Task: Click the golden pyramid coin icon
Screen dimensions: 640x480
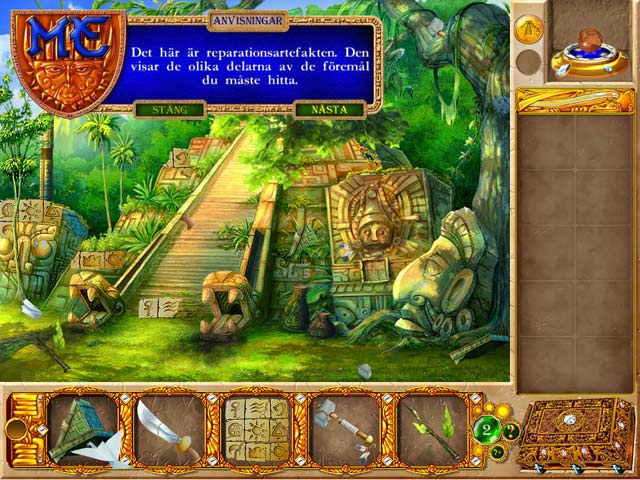Action: [x=529, y=29]
